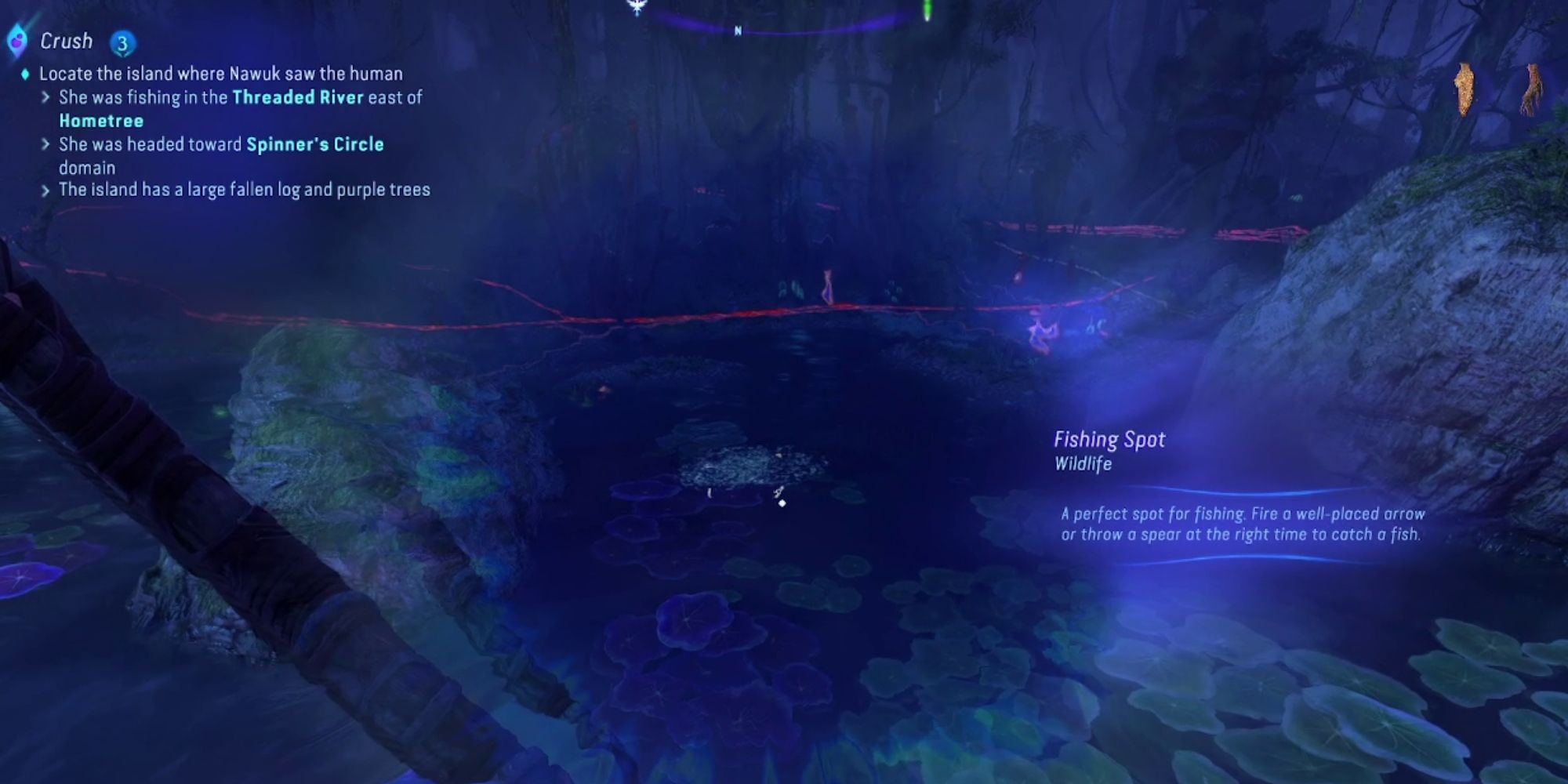Open the Hometree highlighted link

click(100, 121)
